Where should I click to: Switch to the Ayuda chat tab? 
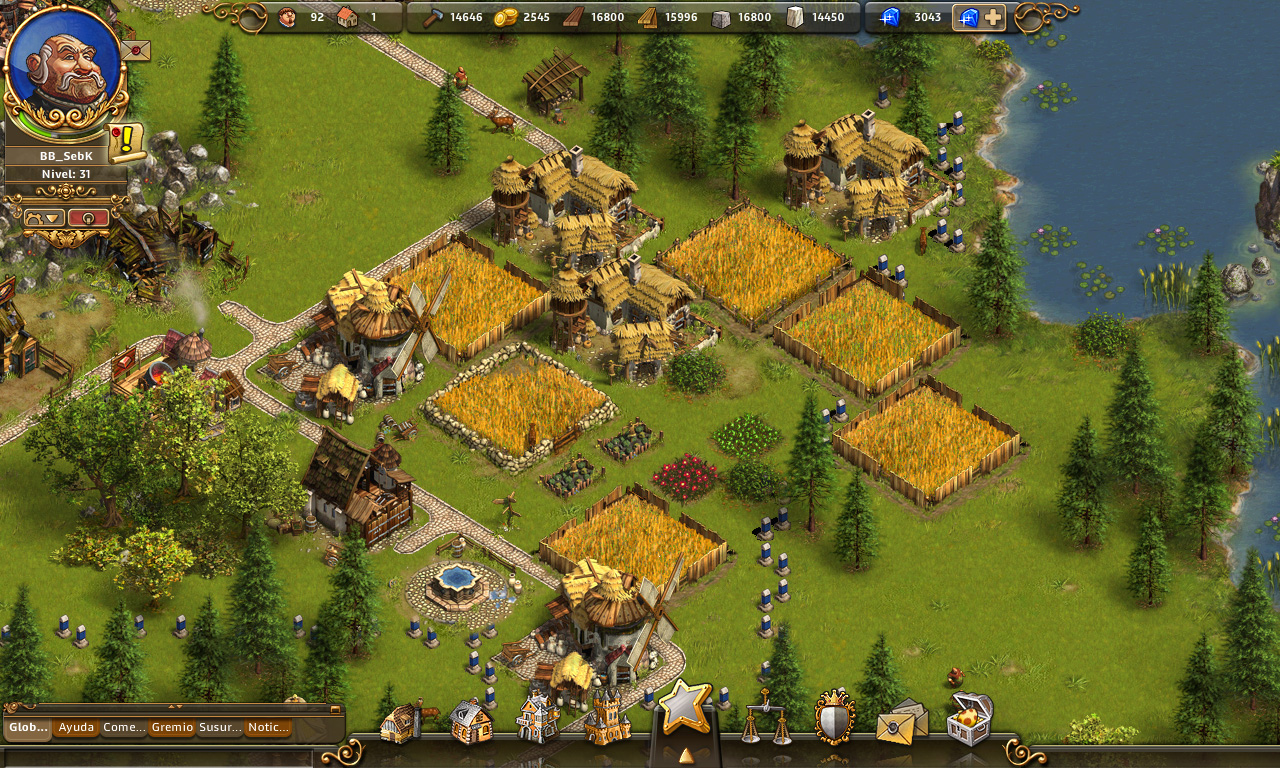pos(76,728)
